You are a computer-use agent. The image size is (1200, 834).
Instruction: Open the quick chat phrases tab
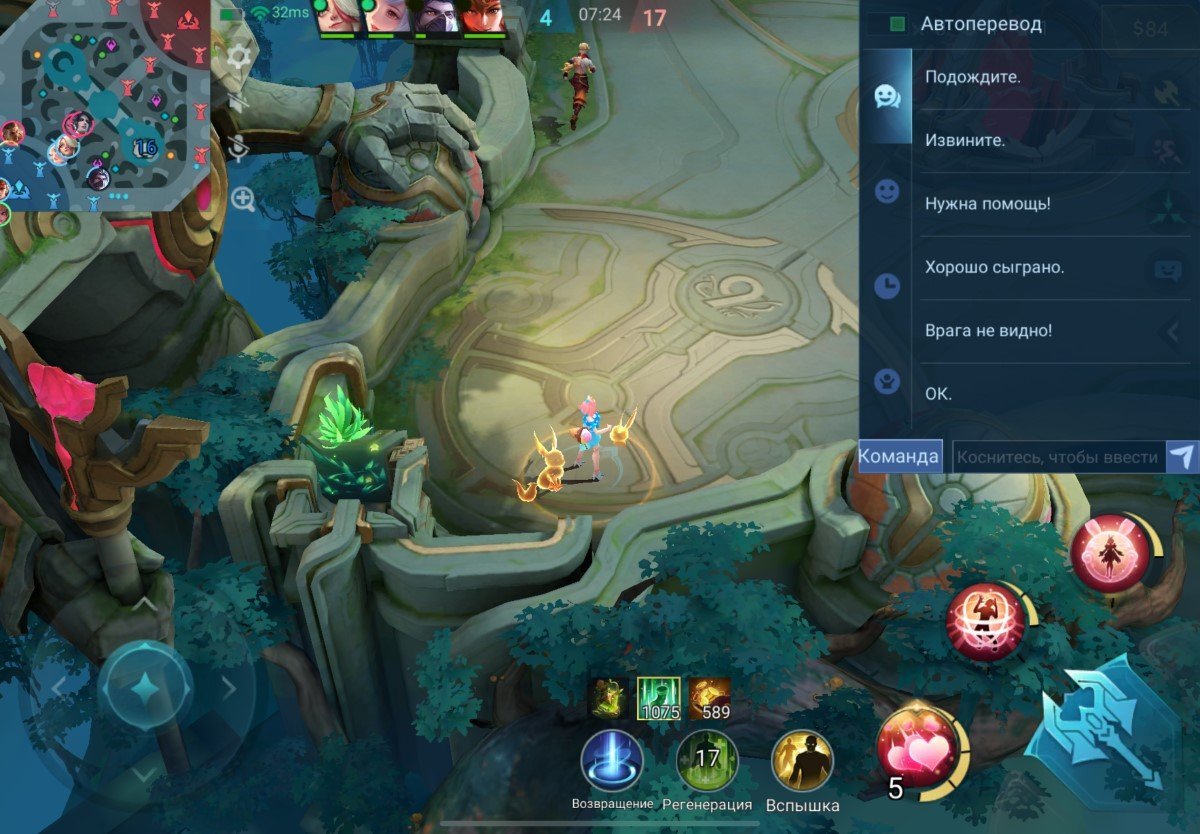coord(886,95)
